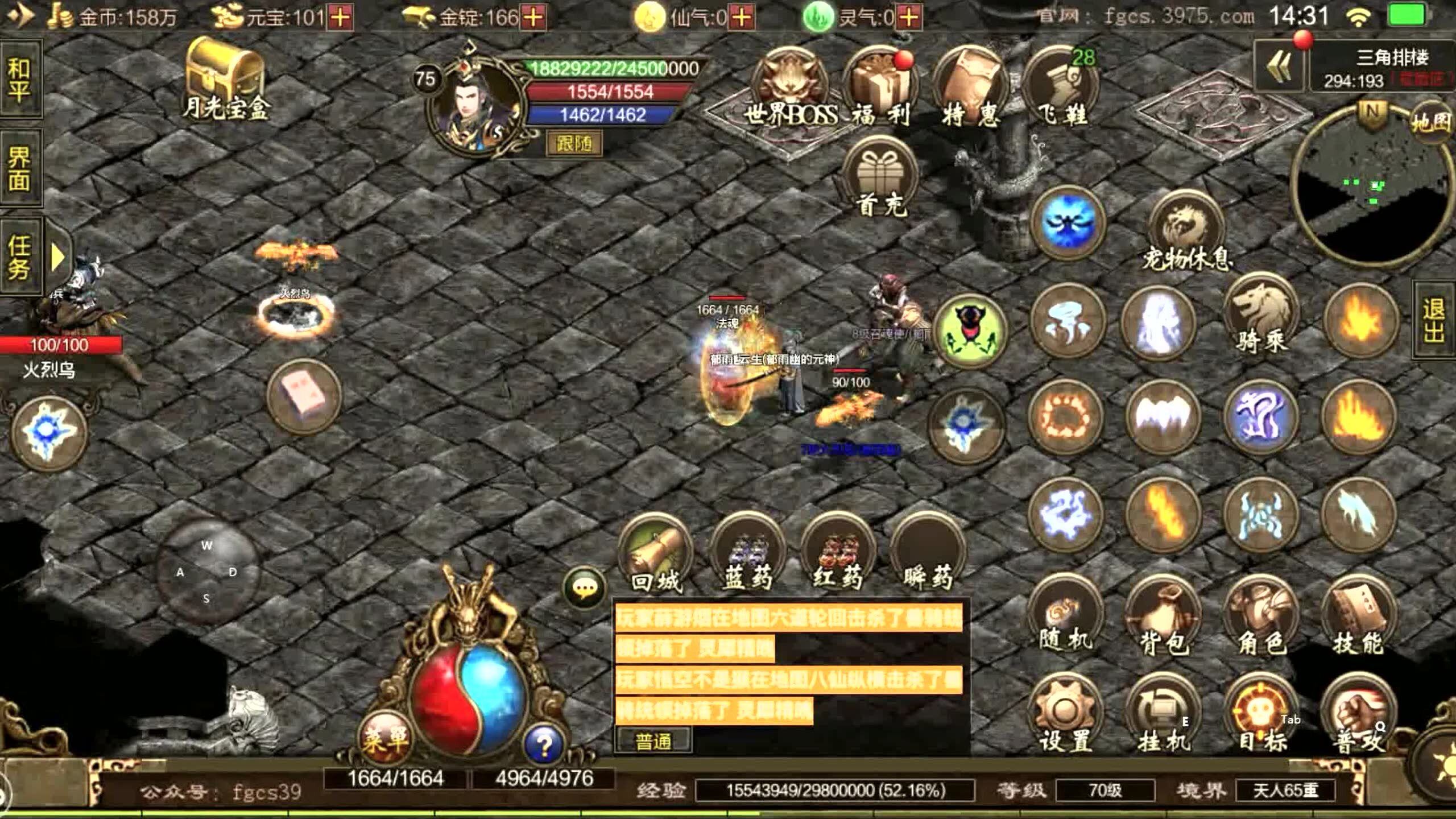Open the 特惠 special offers
Screen dimensions: 1456x819
coord(969,88)
